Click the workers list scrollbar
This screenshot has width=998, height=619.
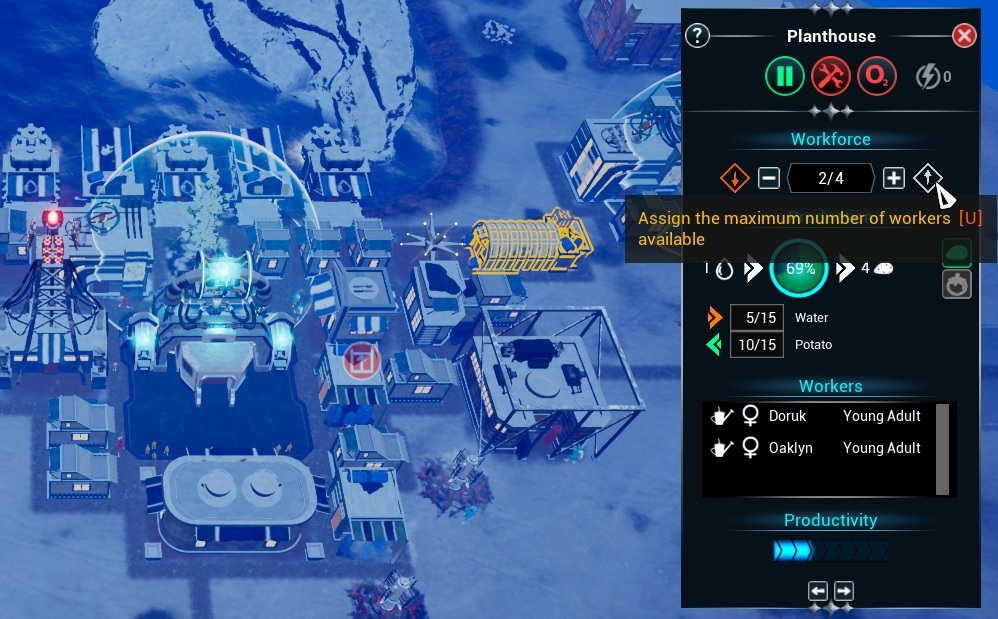(x=942, y=449)
